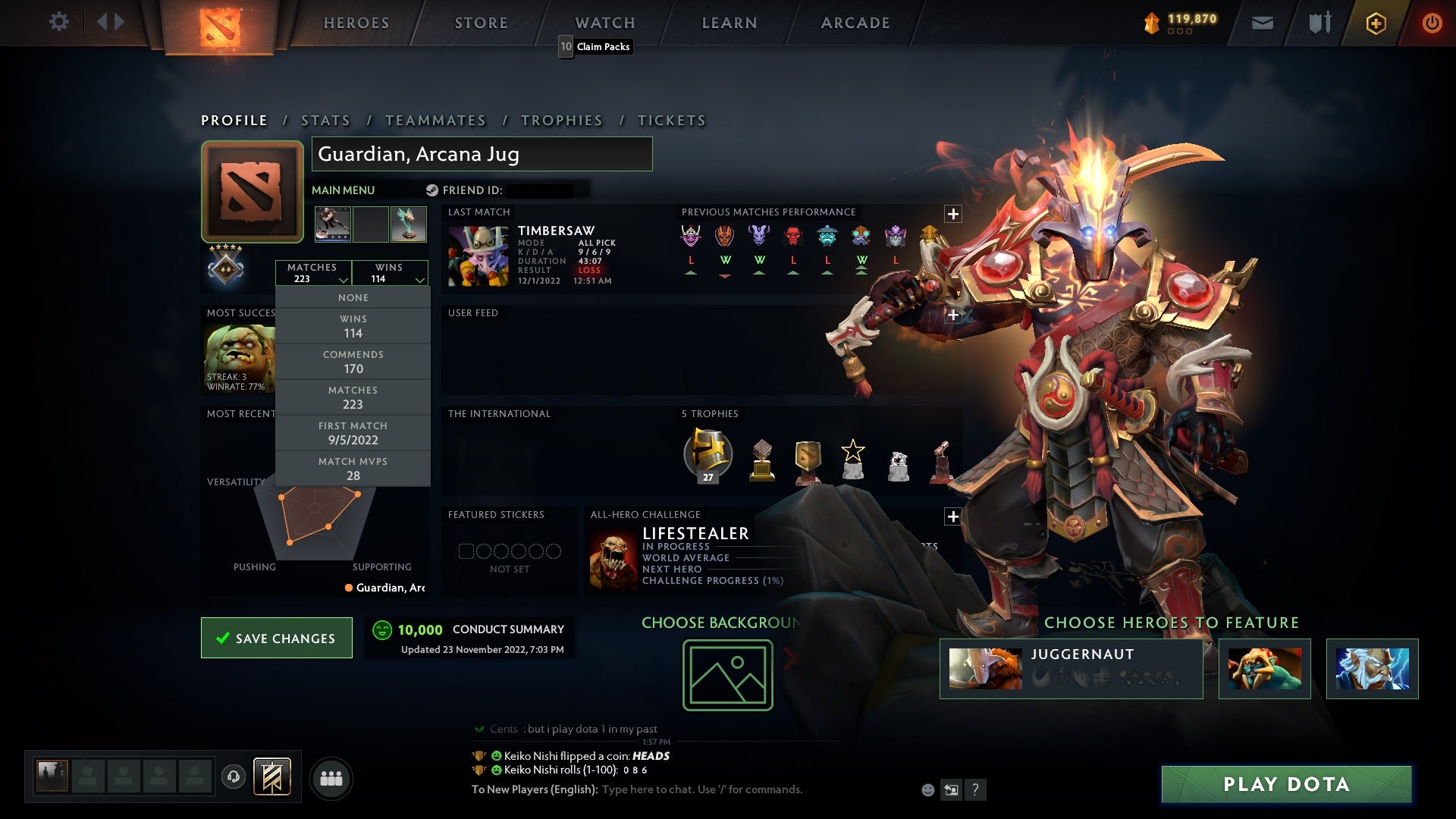
Task: Click the emoticon smiley in chat bar
Action: click(927, 789)
